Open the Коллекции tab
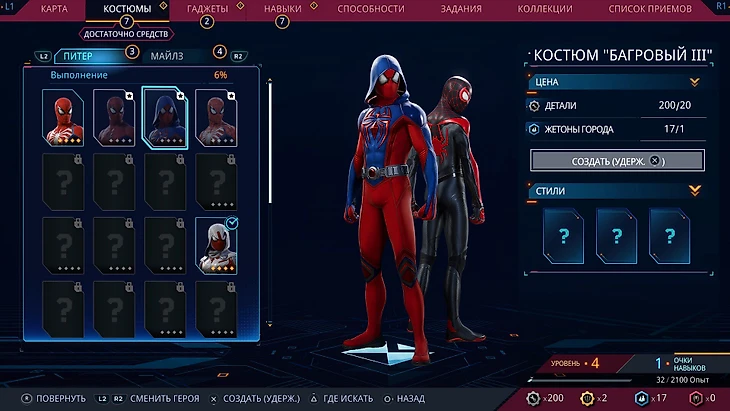This screenshot has width=730, height=411. (x=545, y=9)
